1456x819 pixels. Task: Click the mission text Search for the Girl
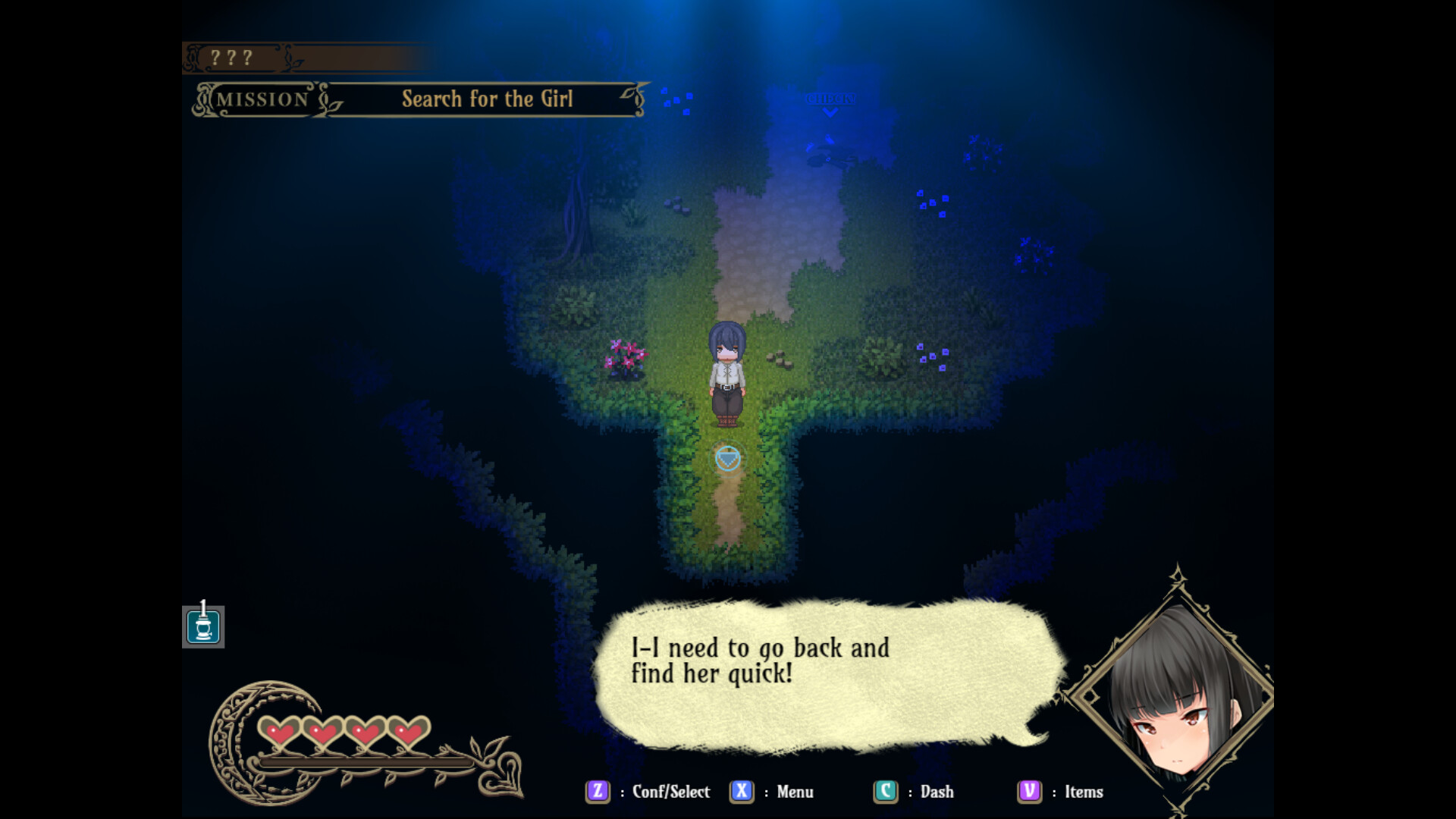click(488, 99)
